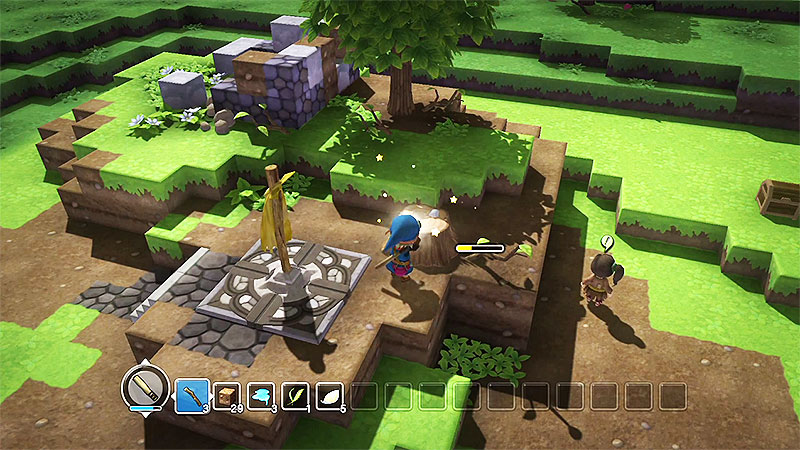Pick the blue goo item slot

coord(261,396)
